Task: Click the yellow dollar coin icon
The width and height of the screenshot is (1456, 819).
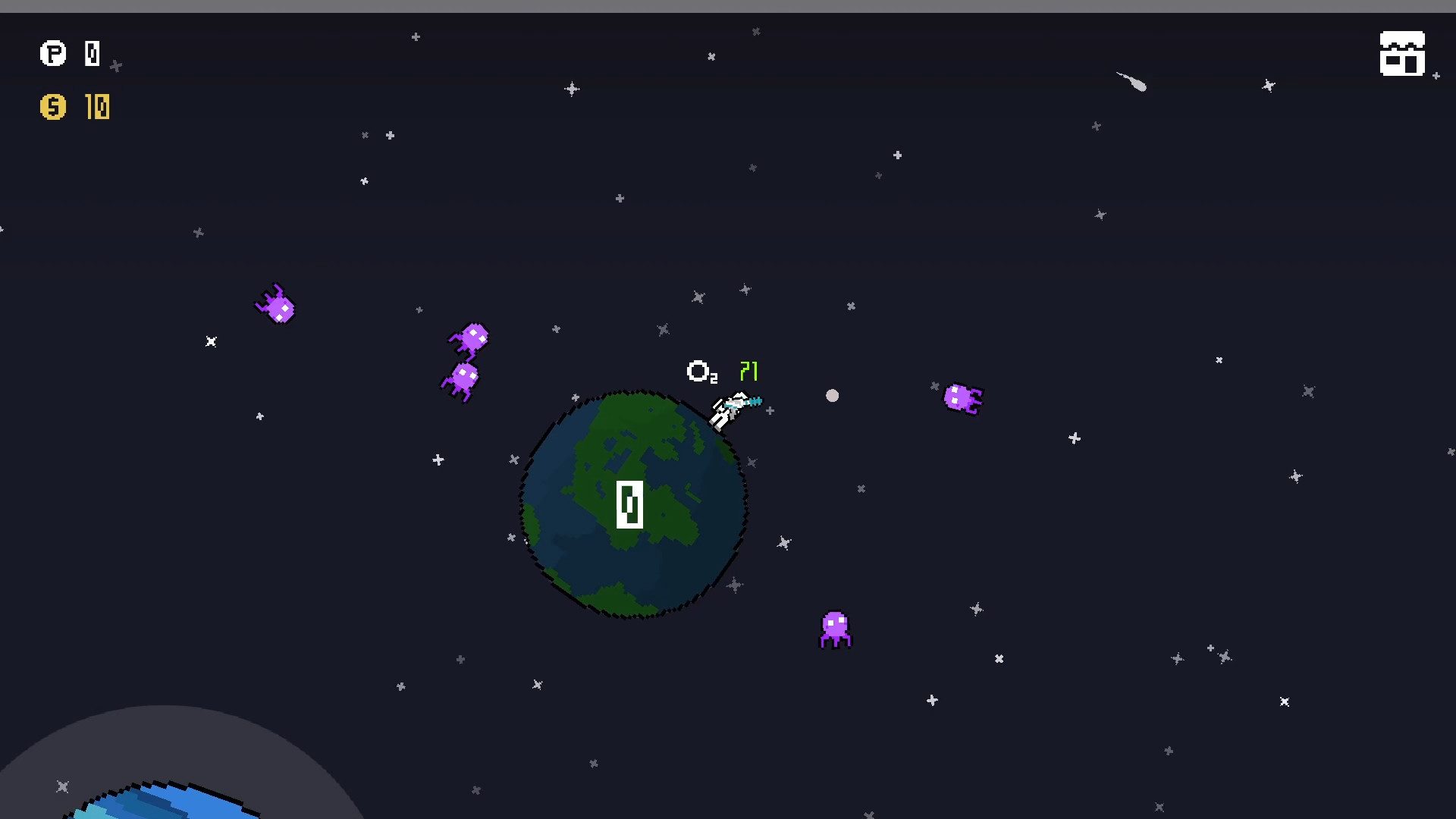Action: tap(52, 107)
